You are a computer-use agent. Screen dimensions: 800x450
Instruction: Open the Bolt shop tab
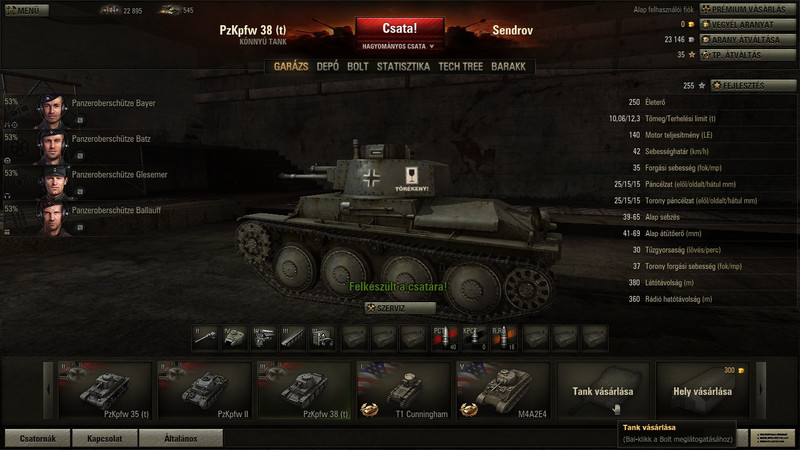pyautogui.click(x=357, y=66)
